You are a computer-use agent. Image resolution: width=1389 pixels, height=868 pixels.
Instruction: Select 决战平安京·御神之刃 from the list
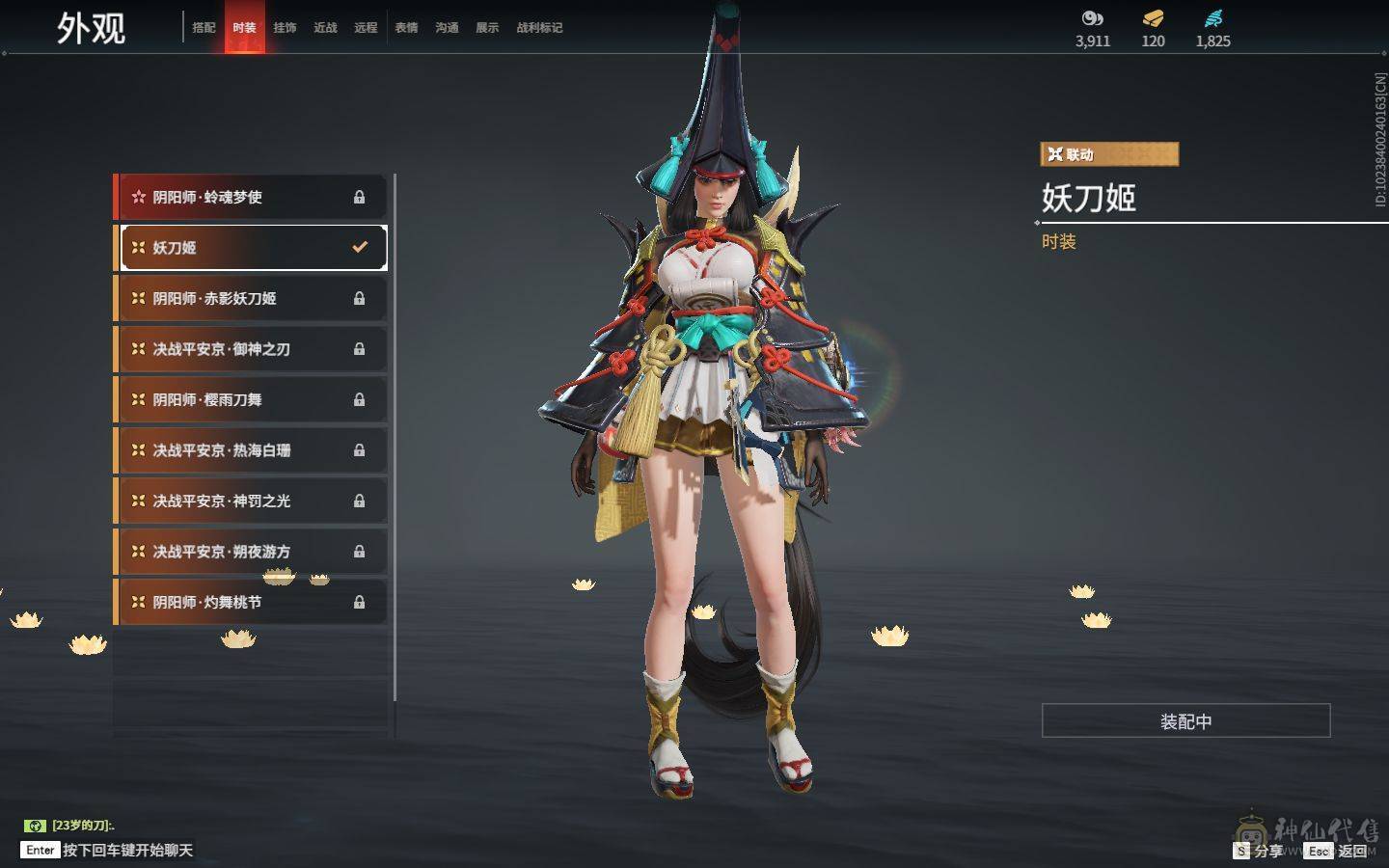point(251,349)
